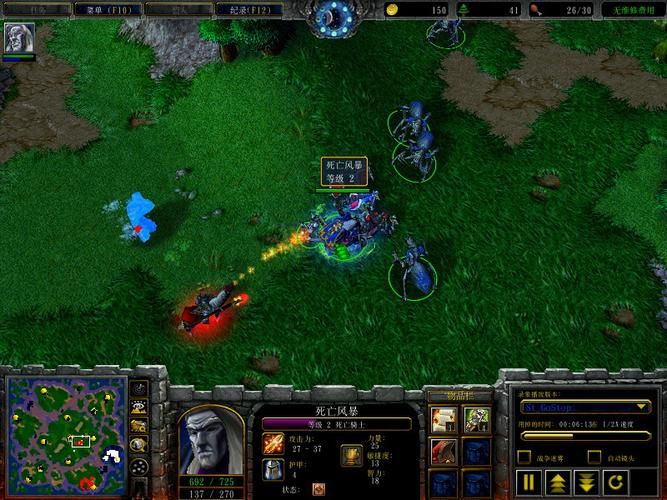667x500 pixels.
Task: Toggle the 战争迷雾 fog of war checkbox
Action: tap(525, 459)
